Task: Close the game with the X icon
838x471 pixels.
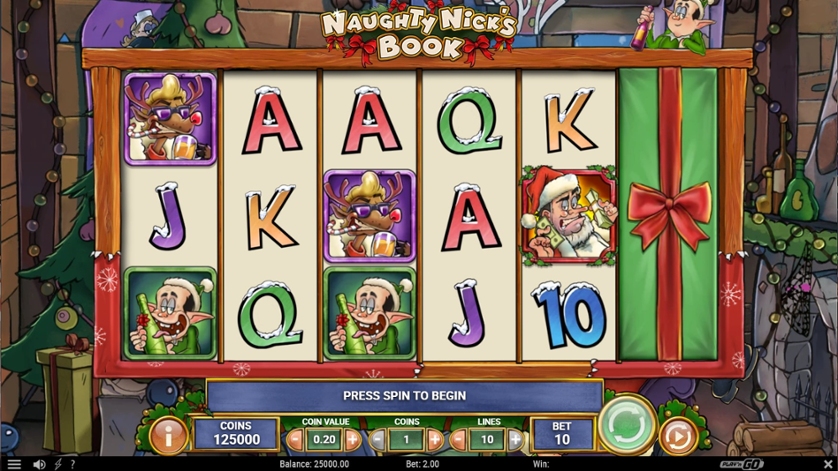Action: coord(827,464)
